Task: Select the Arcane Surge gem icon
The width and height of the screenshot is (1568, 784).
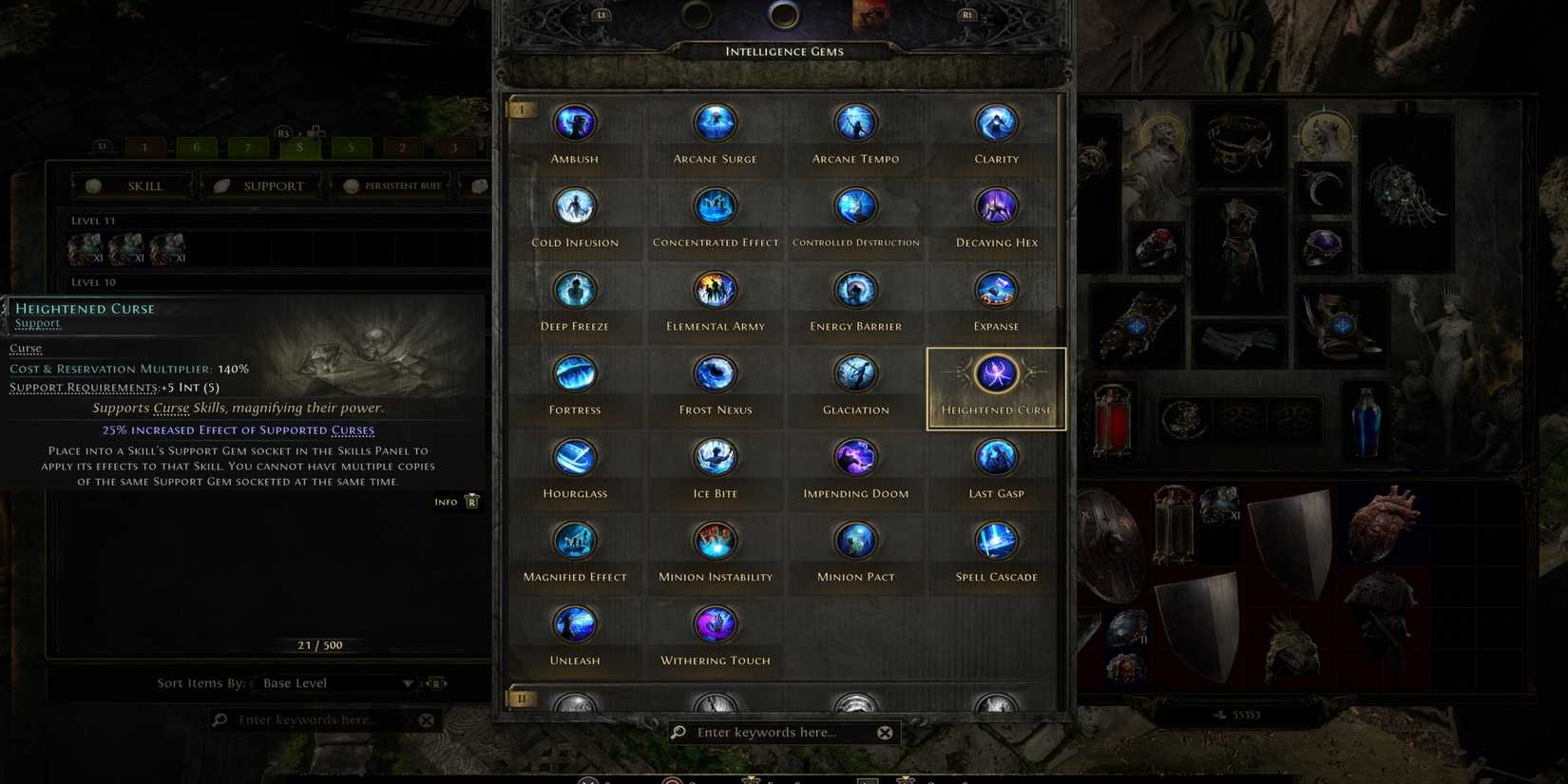Action: tap(715, 122)
